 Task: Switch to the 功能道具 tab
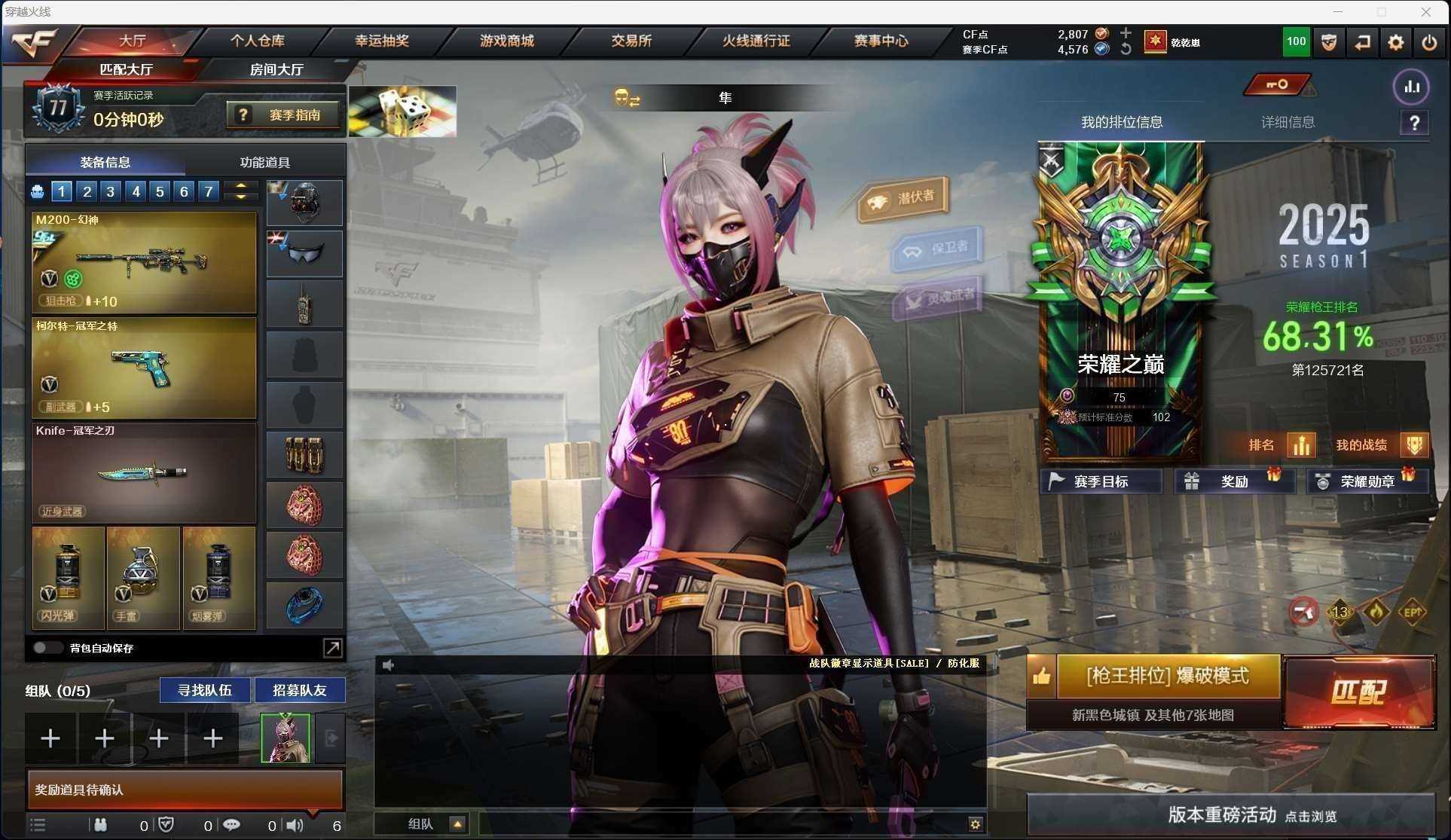tap(264, 162)
